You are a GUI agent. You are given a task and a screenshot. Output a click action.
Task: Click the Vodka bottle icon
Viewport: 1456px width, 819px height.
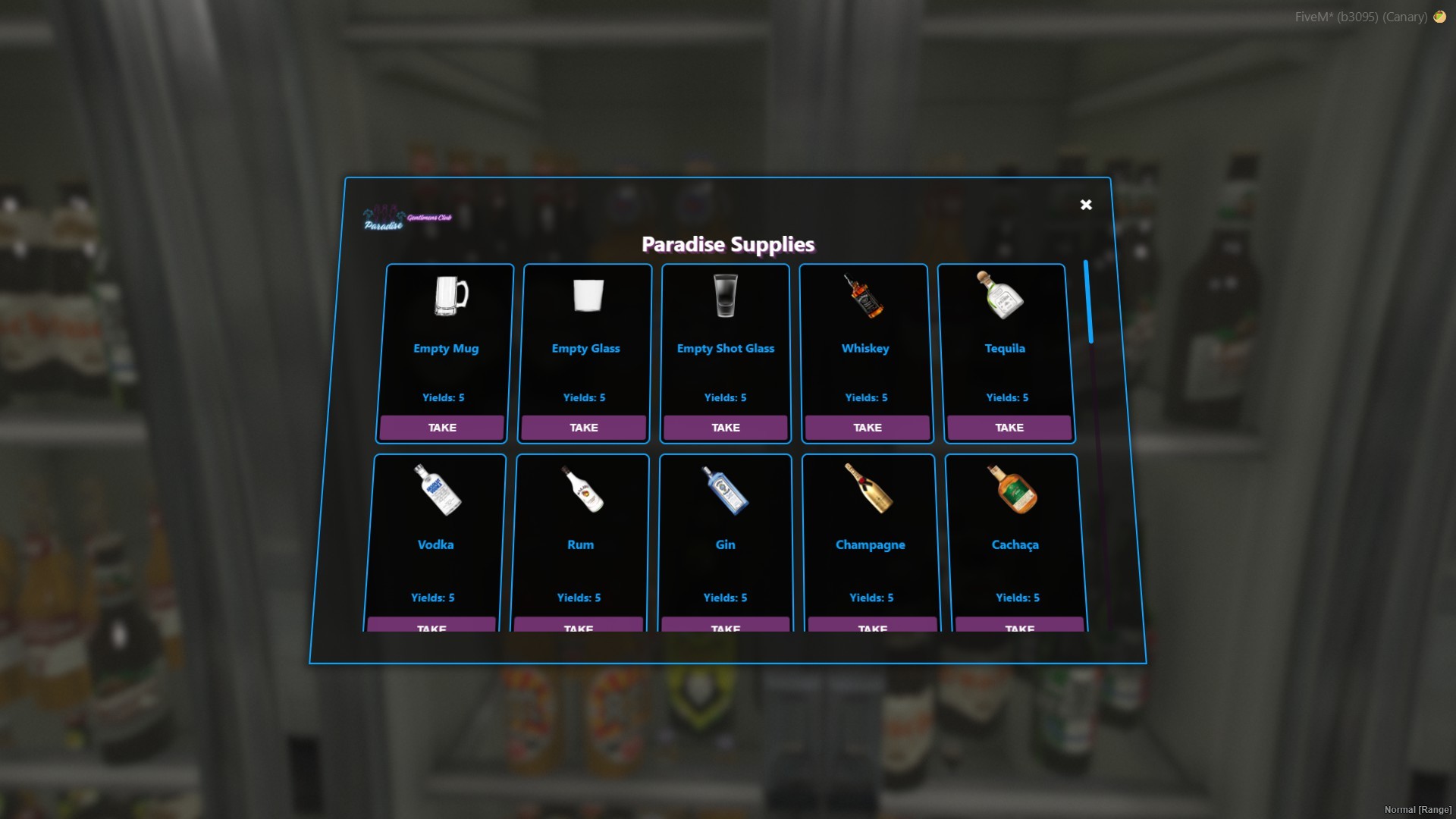[438, 490]
